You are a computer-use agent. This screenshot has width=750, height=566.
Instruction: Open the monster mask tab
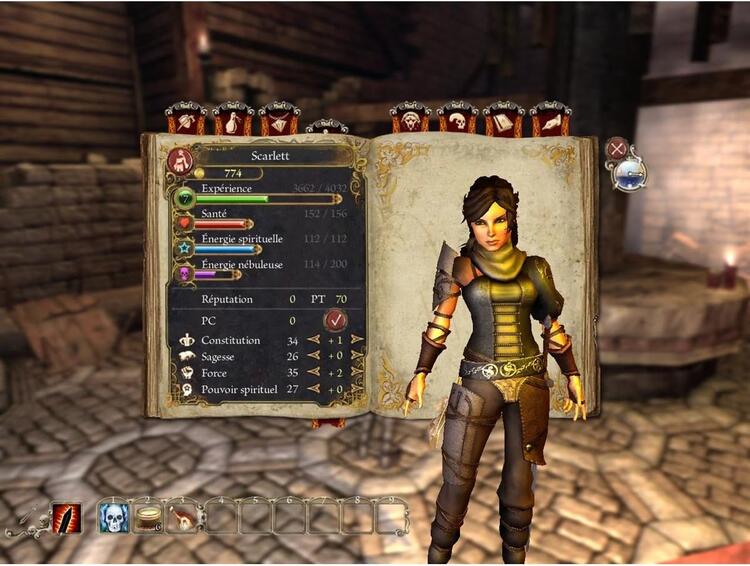[x=410, y=121]
